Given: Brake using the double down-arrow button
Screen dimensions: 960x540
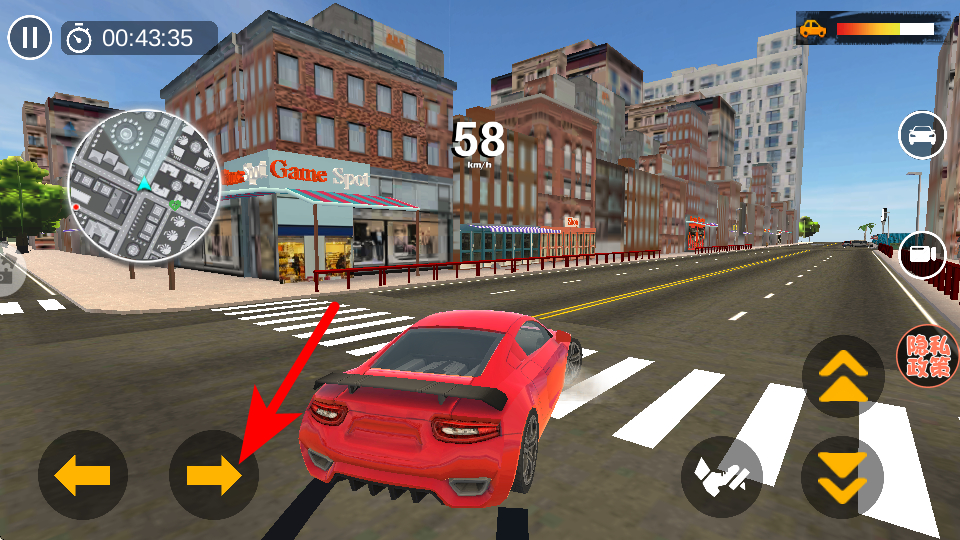Looking at the screenshot, I should click(x=843, y=477).
